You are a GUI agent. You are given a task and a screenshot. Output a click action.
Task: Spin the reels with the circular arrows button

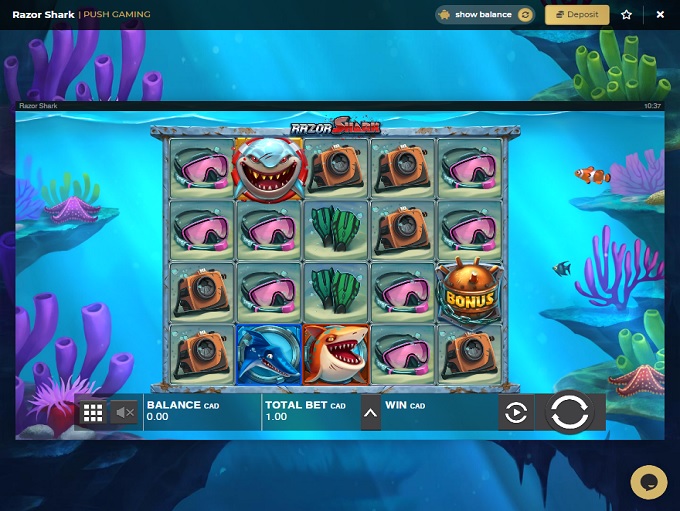tap(569, 412)
